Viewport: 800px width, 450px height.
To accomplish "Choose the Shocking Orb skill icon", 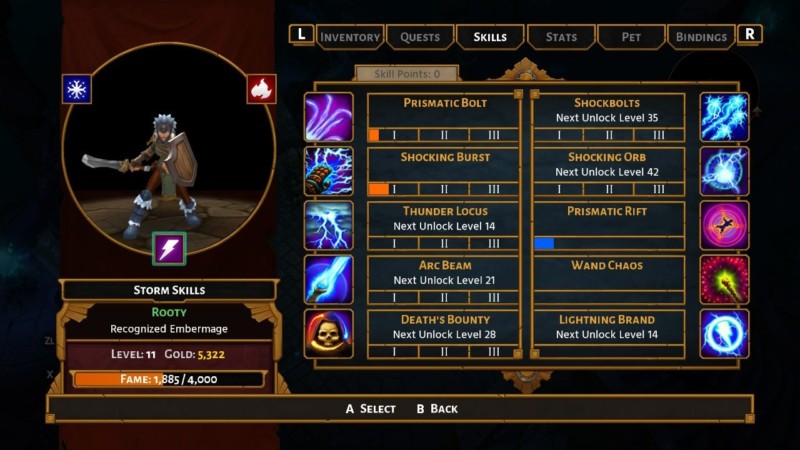I will pyautogui.click(x=724, y=171).
